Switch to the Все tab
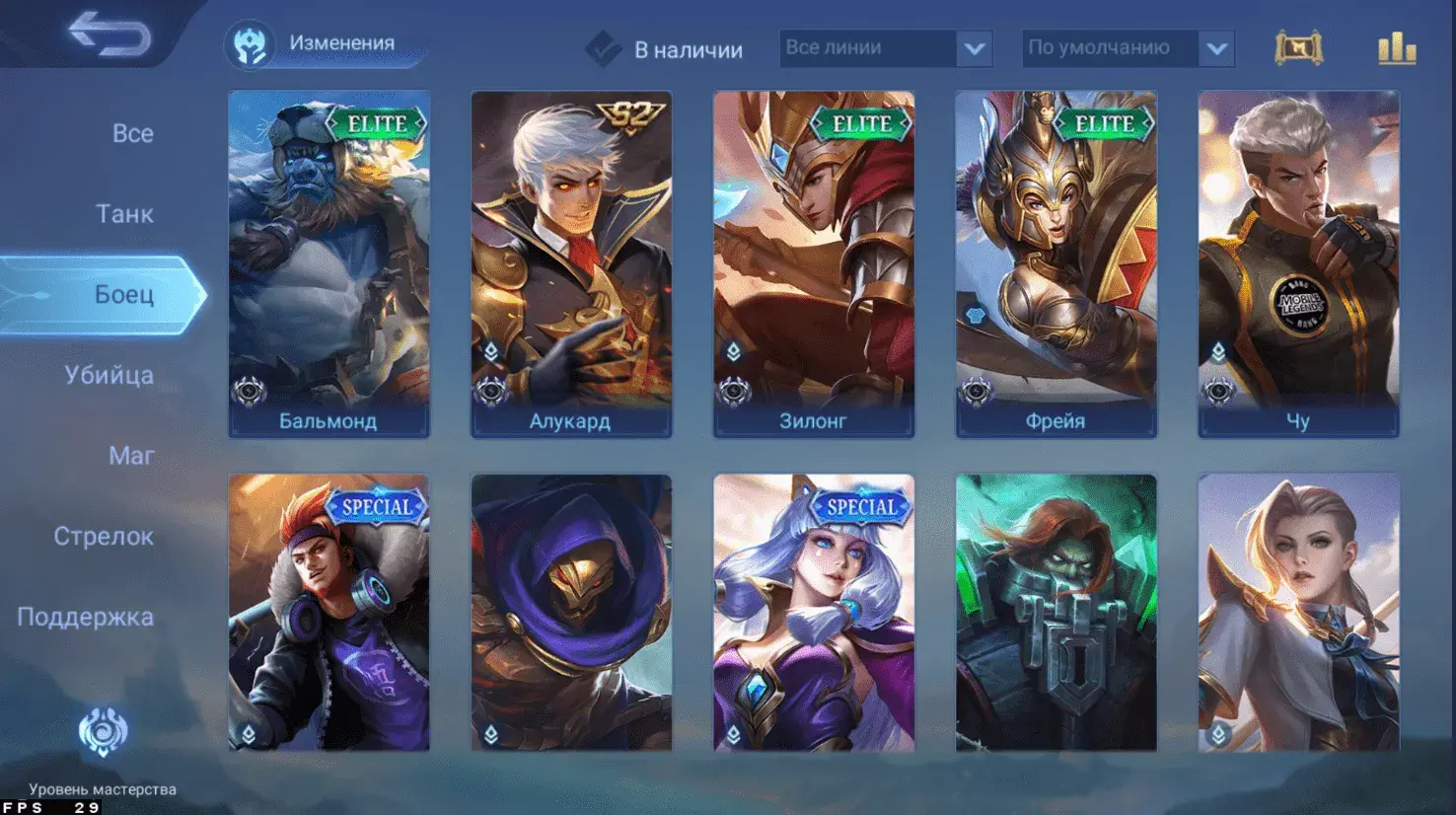 tap(132, 133)
